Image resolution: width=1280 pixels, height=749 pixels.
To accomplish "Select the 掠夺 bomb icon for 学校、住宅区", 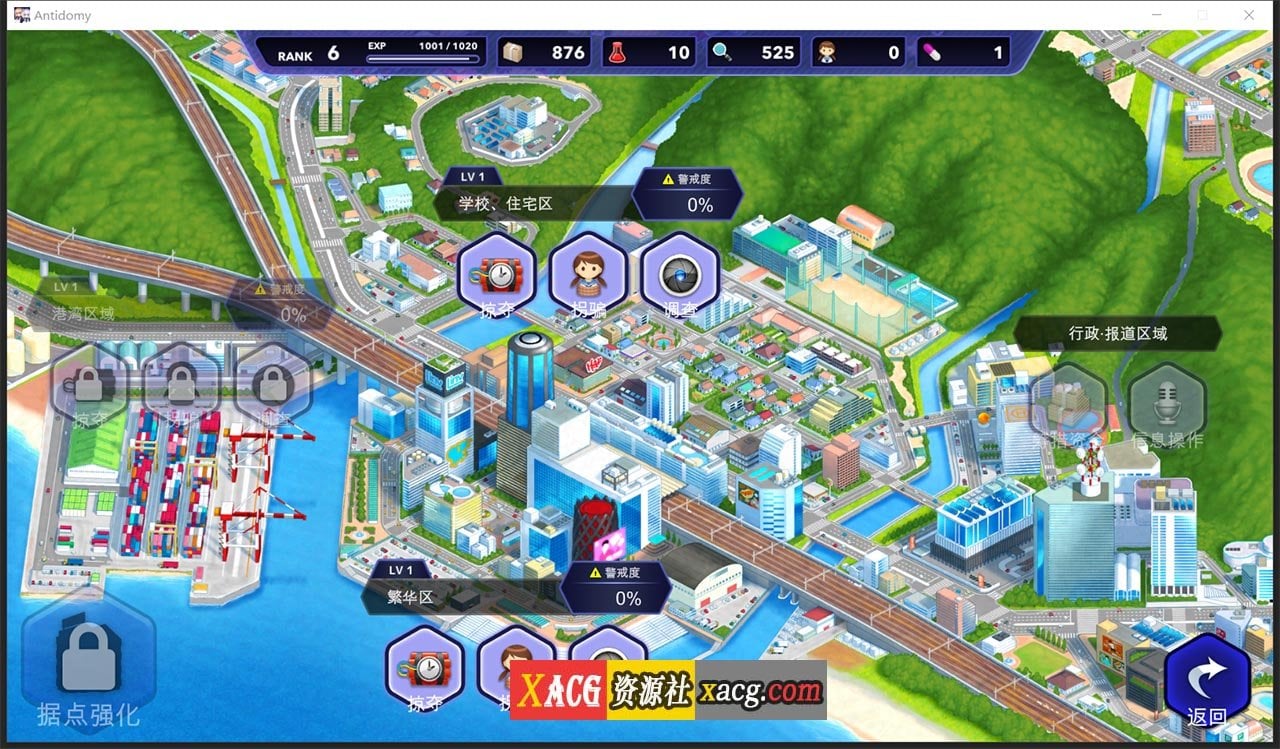I will tap(497, 275).
